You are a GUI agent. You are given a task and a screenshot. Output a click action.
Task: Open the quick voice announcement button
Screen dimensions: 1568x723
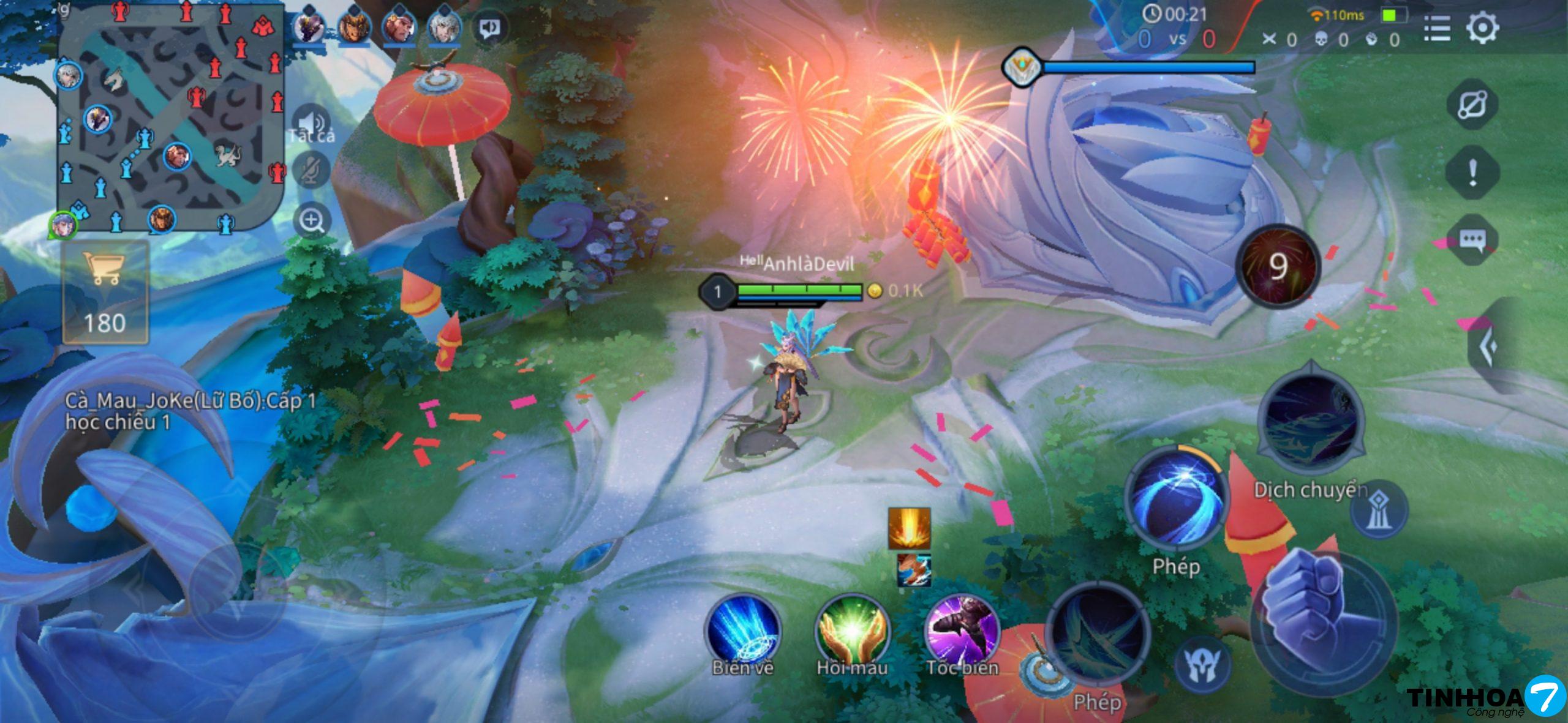(489, 28)
